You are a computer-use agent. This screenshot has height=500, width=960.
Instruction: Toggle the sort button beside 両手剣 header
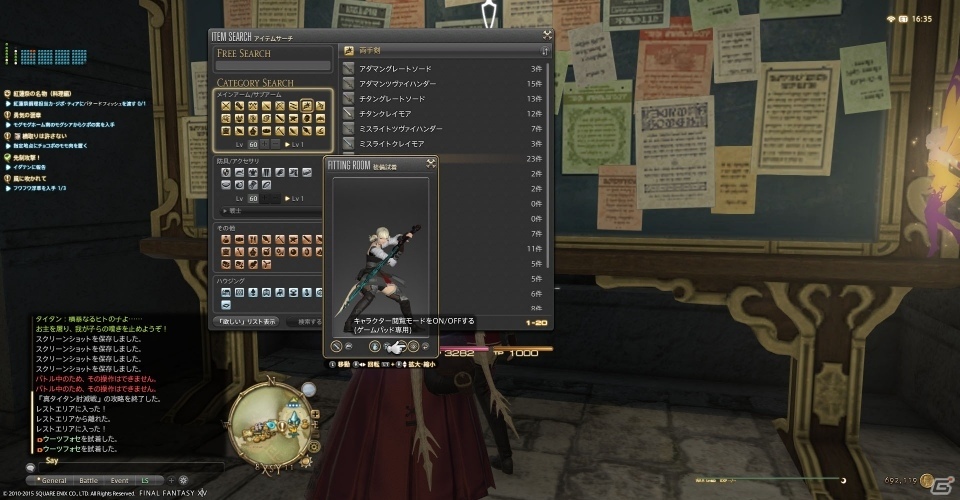[x=545, y=49]
